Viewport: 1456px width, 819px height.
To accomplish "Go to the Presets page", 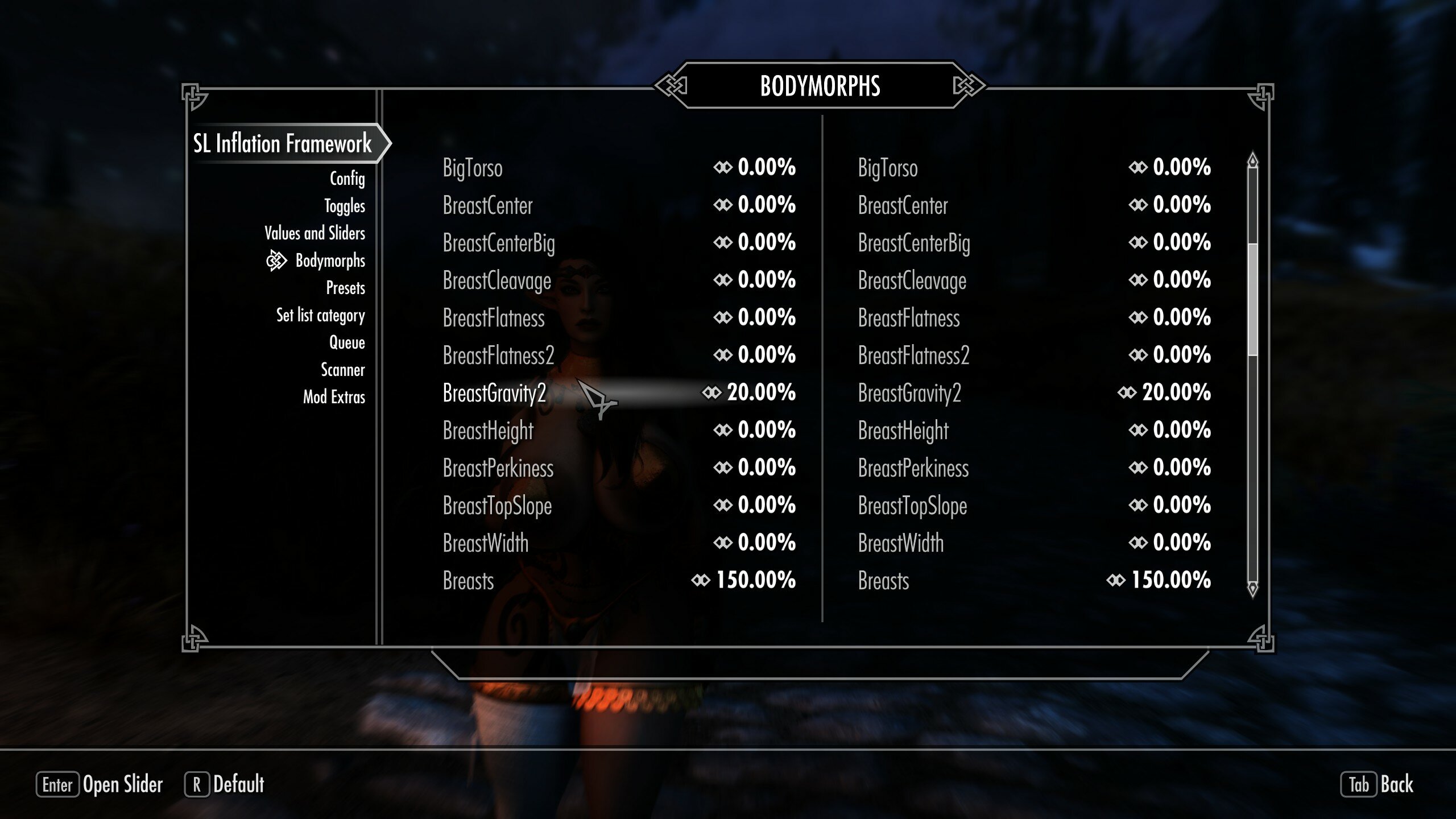I will tap(345, 288).
